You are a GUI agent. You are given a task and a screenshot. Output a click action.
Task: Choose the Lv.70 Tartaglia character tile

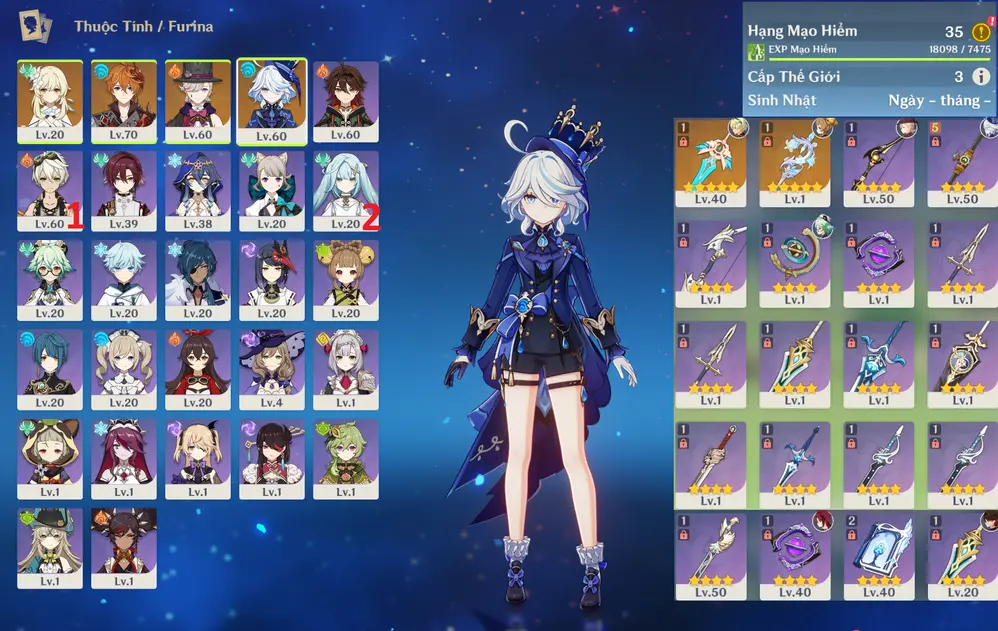point(124,102)
